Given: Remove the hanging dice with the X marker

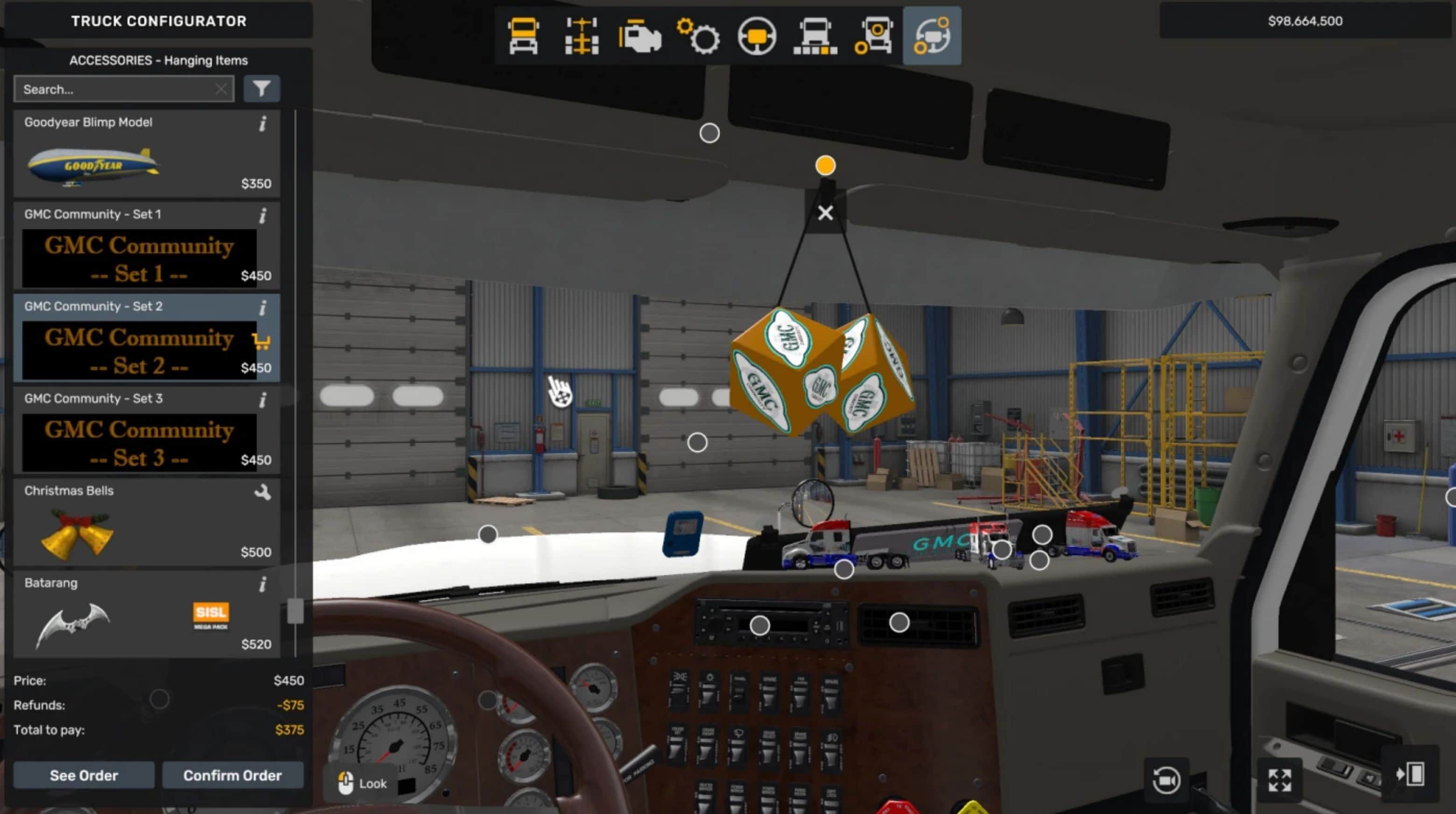Looking at the screenshot, I should click(825, 213).
